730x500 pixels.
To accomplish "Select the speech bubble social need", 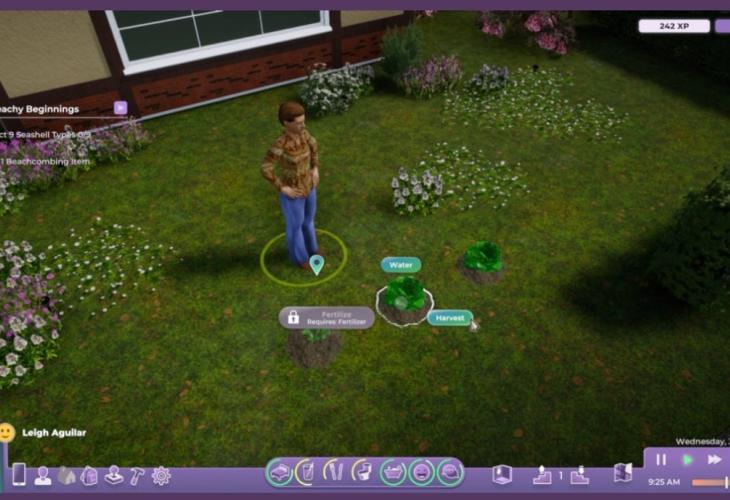I will coord(451,471).
